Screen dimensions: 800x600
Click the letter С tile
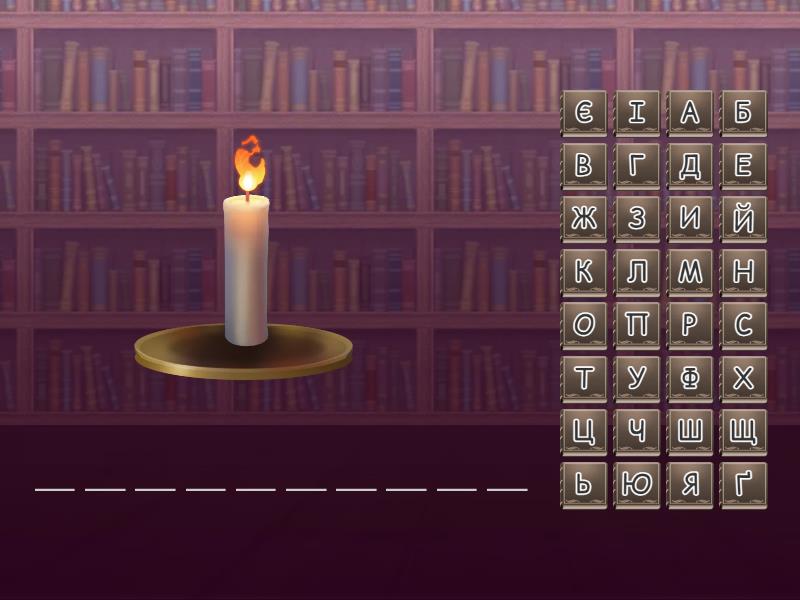click(x=743, y=325)
